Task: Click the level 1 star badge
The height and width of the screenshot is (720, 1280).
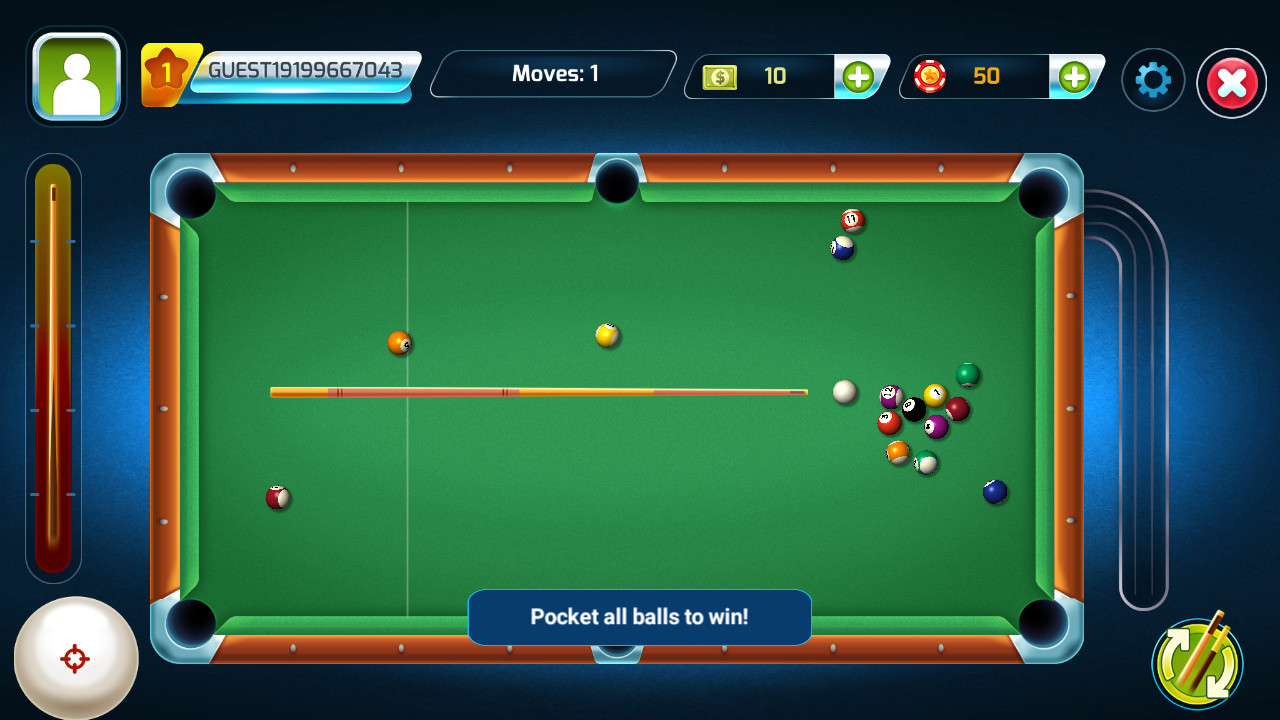Action: 166,70
